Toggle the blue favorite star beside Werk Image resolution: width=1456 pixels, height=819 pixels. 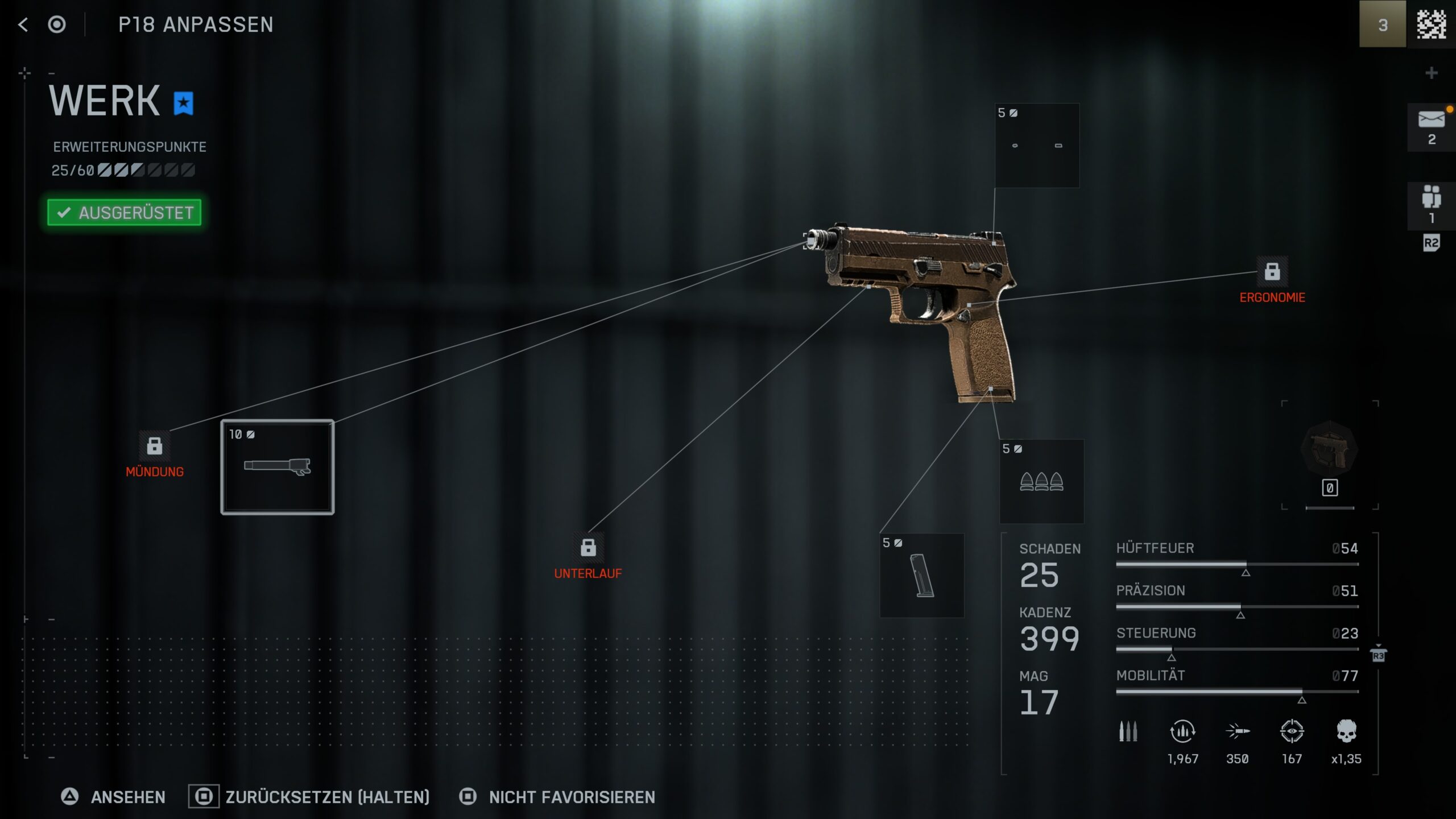tap(183, 104)
